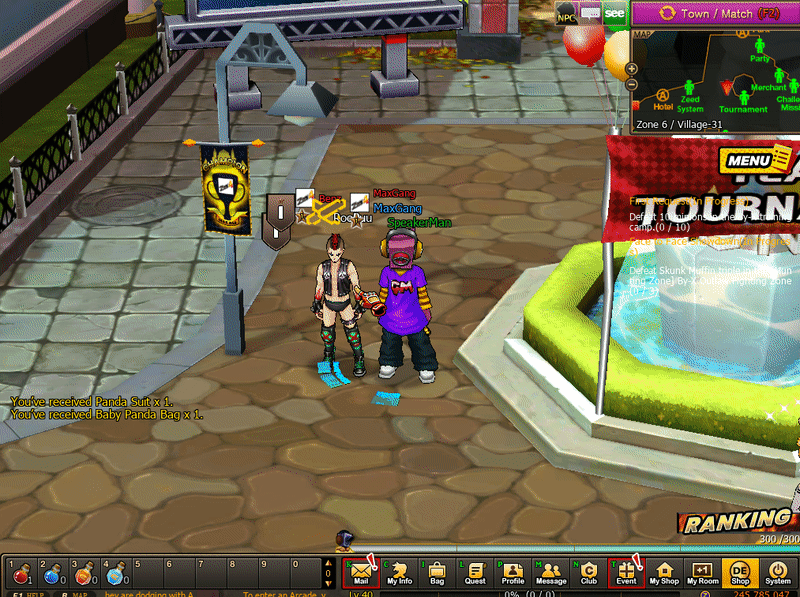Image resolution: width=800 pixels, height=597 pixels.
Task: Zoom in the minimap with the plus button
Action: (632, 69)
